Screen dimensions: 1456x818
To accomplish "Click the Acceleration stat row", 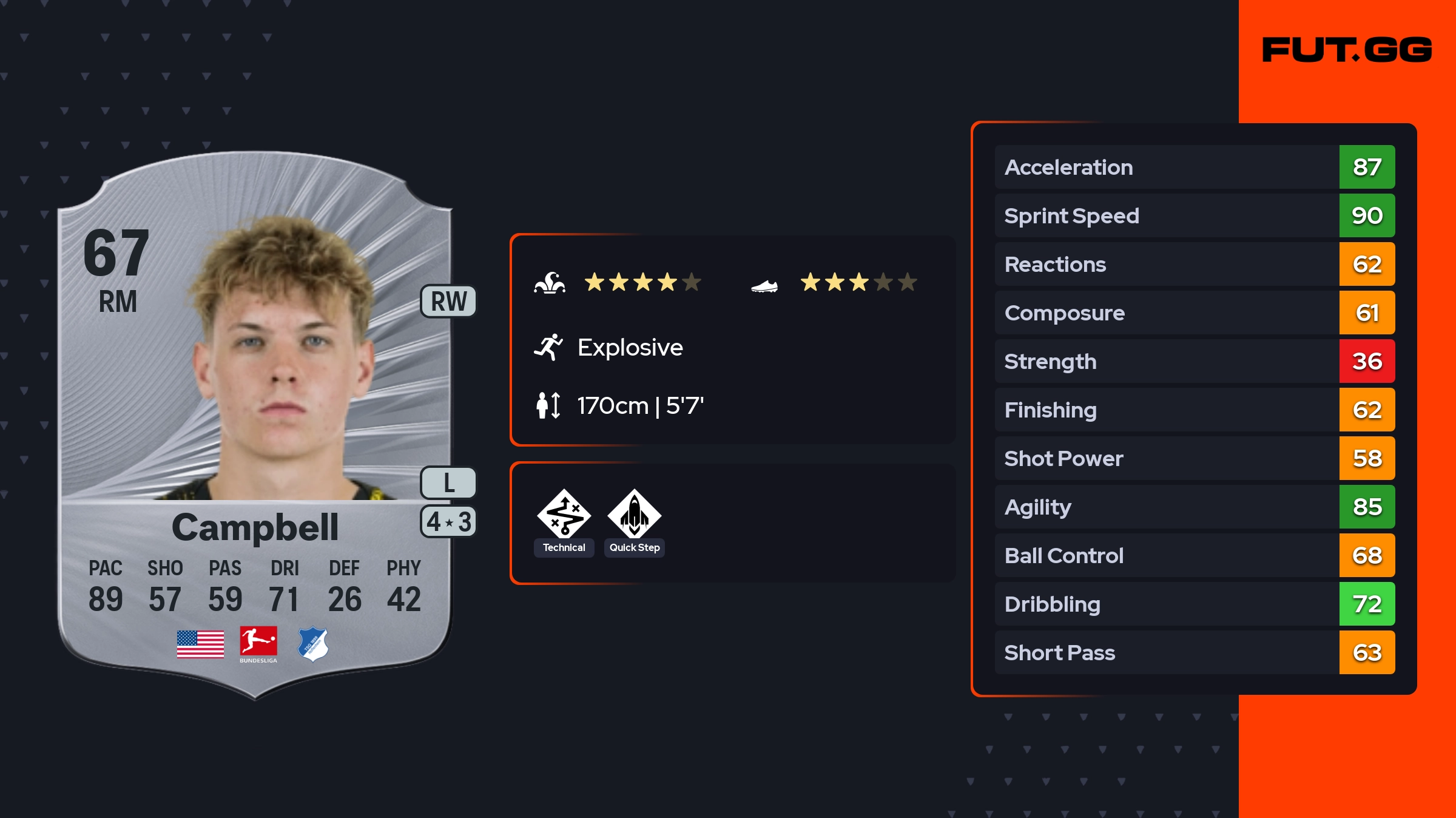I will pos(1194,167).
